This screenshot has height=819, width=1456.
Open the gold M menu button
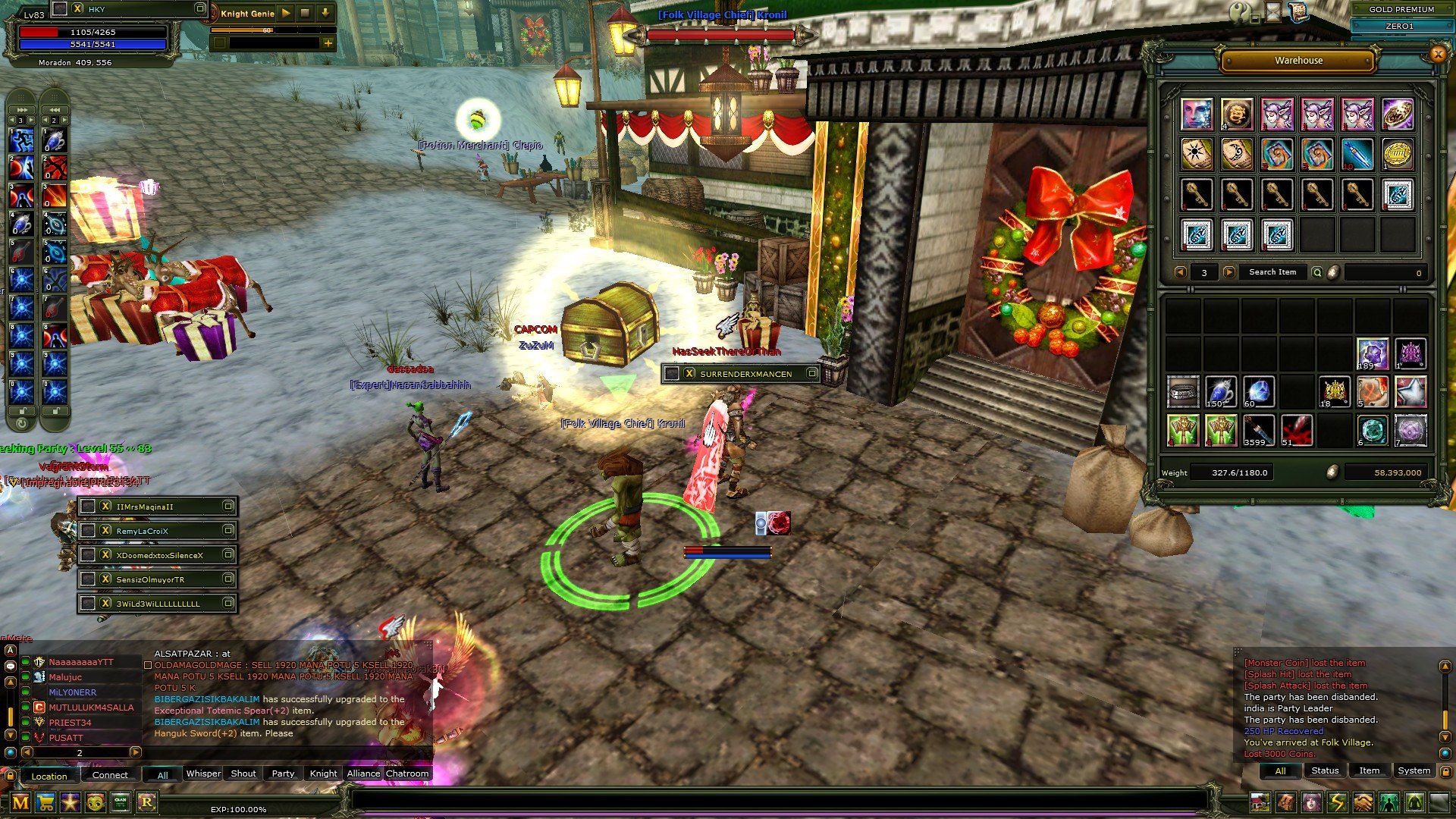tap(20, 802)
